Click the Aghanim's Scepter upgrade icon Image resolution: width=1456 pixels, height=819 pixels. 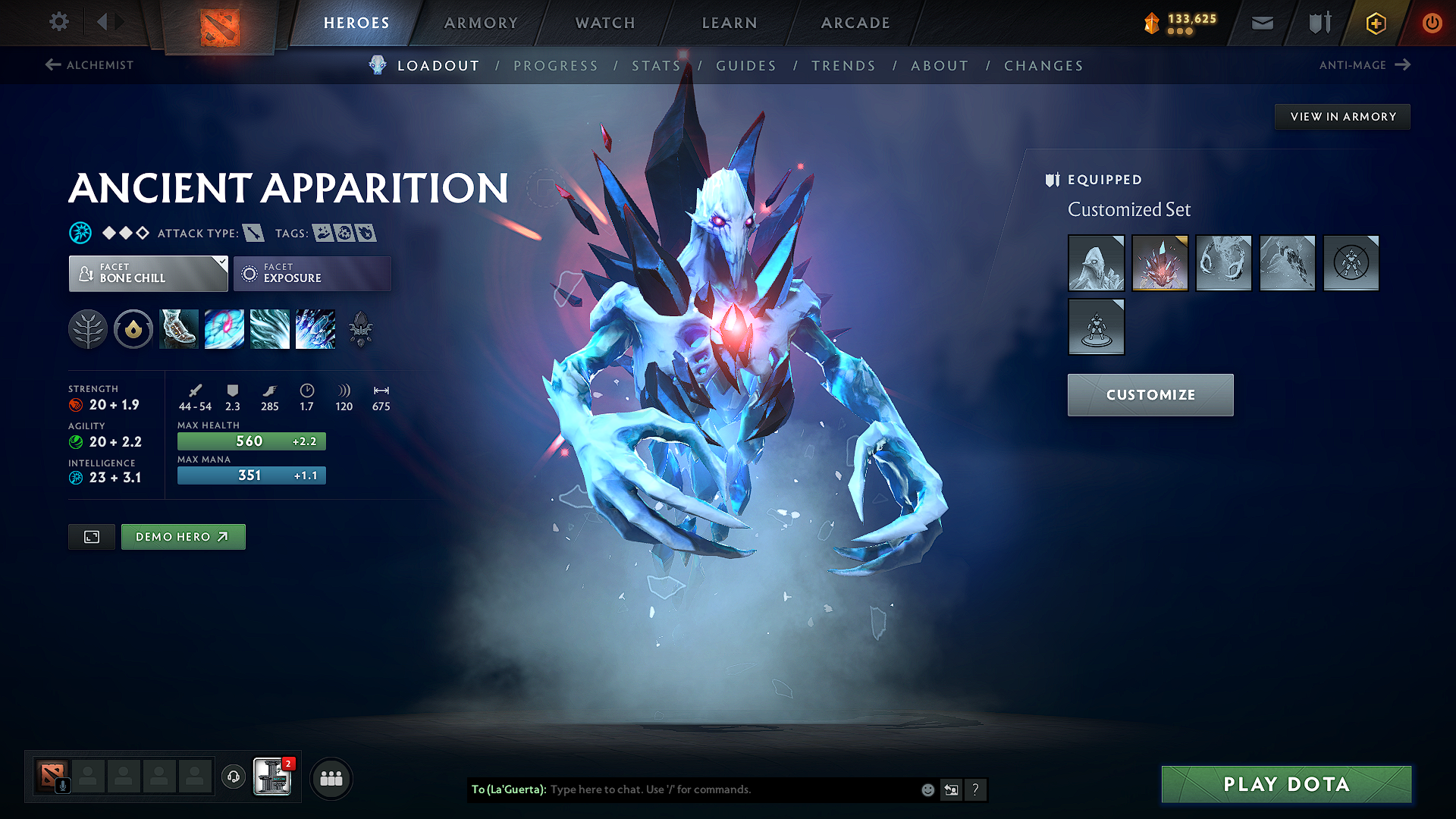(360, 329)
